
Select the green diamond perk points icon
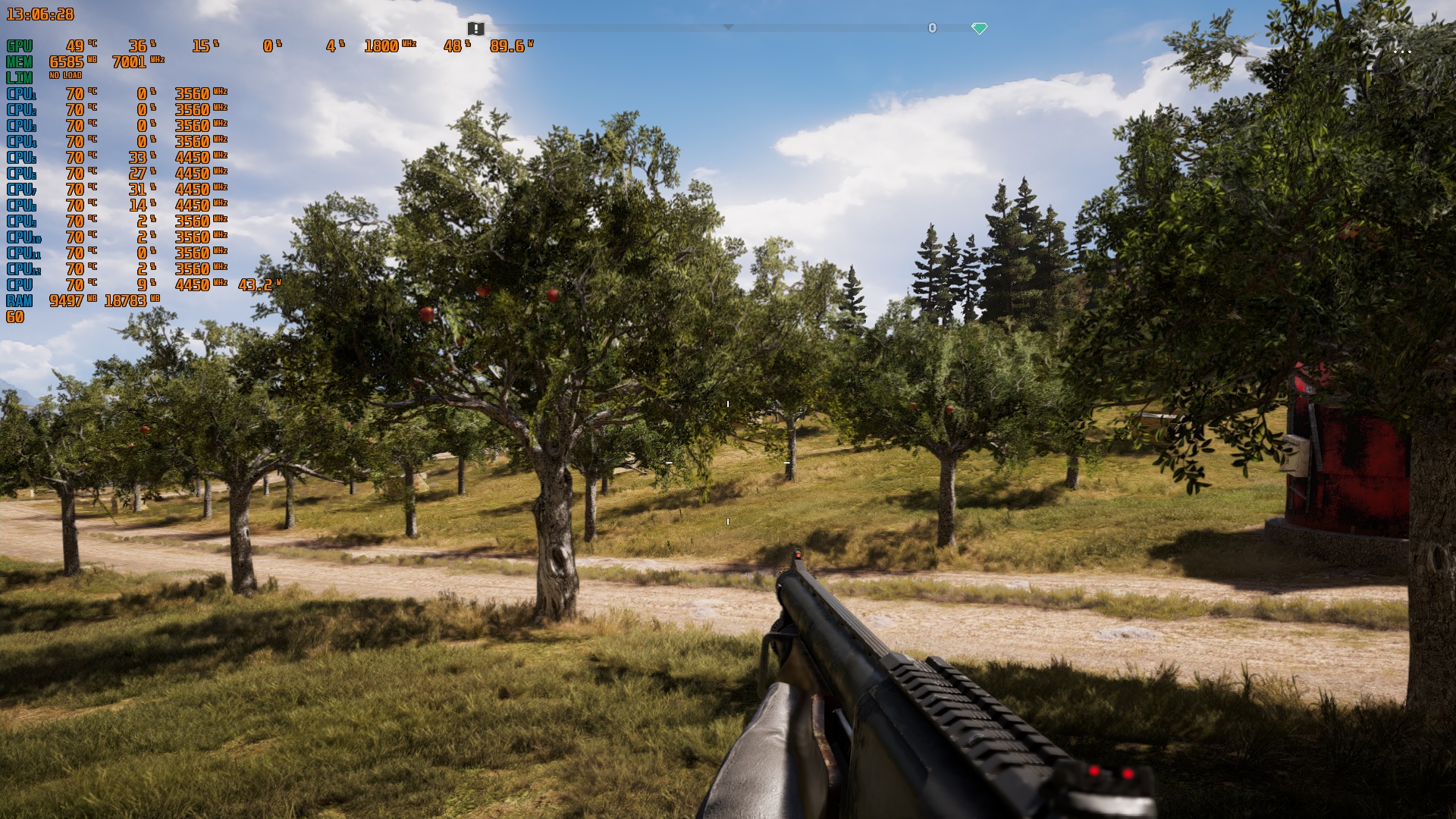pos(981,28)
